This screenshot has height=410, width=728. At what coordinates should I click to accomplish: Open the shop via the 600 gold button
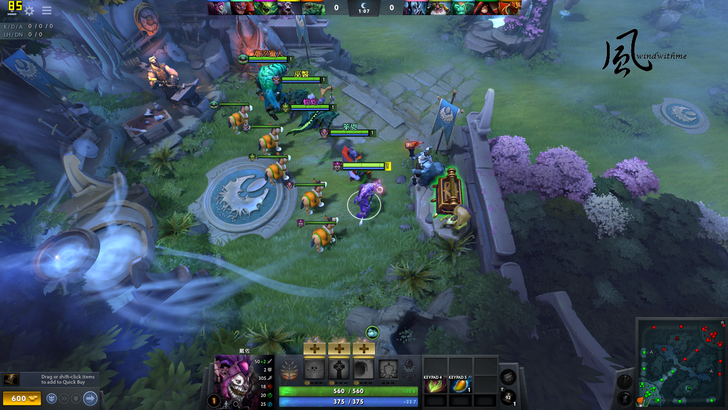pos(20,399)
